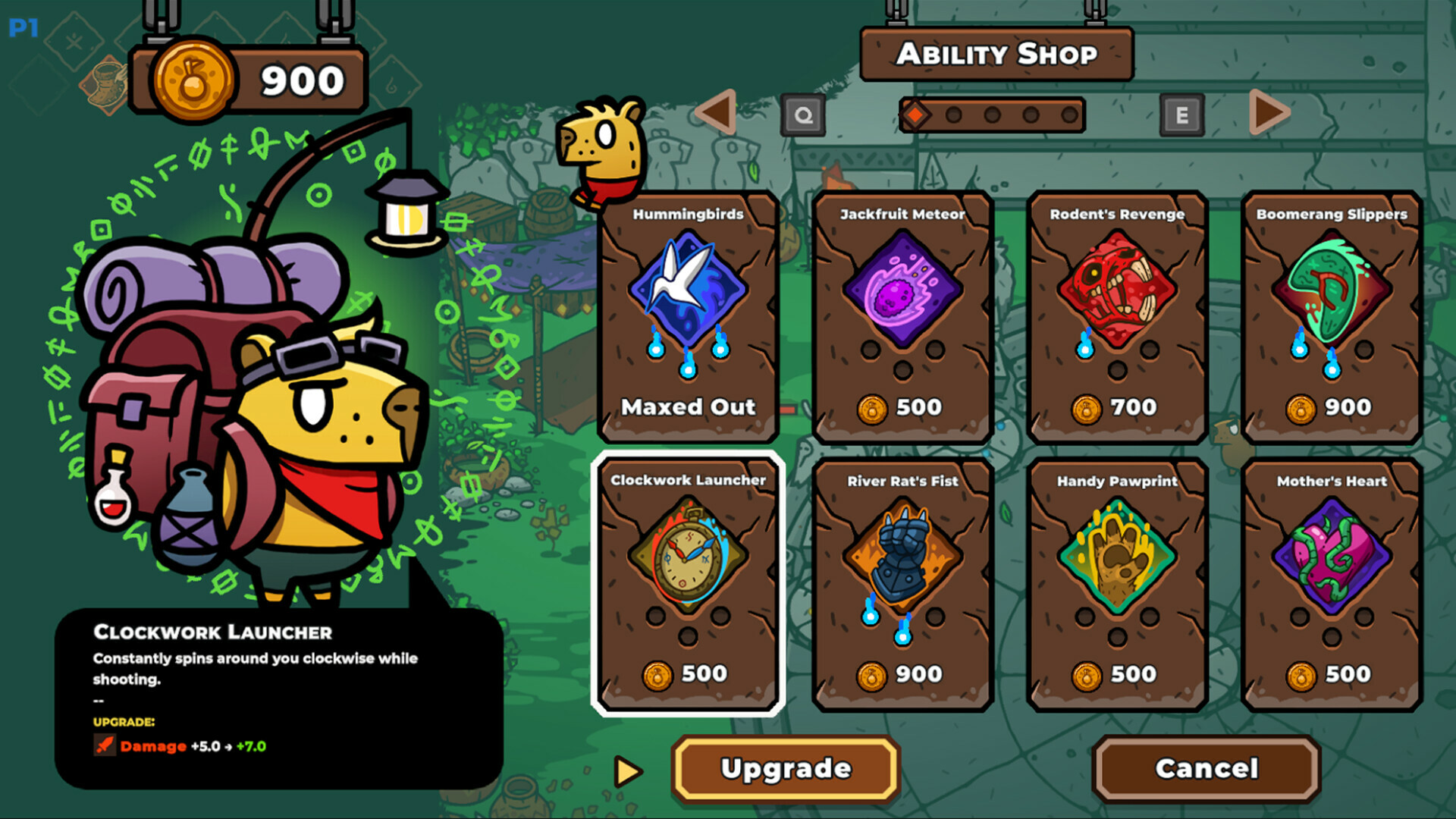Screen dimensions: 1456x819
Task: Choose the Jackfruit Meteor ability card
Action: click(x=902, y=316)
